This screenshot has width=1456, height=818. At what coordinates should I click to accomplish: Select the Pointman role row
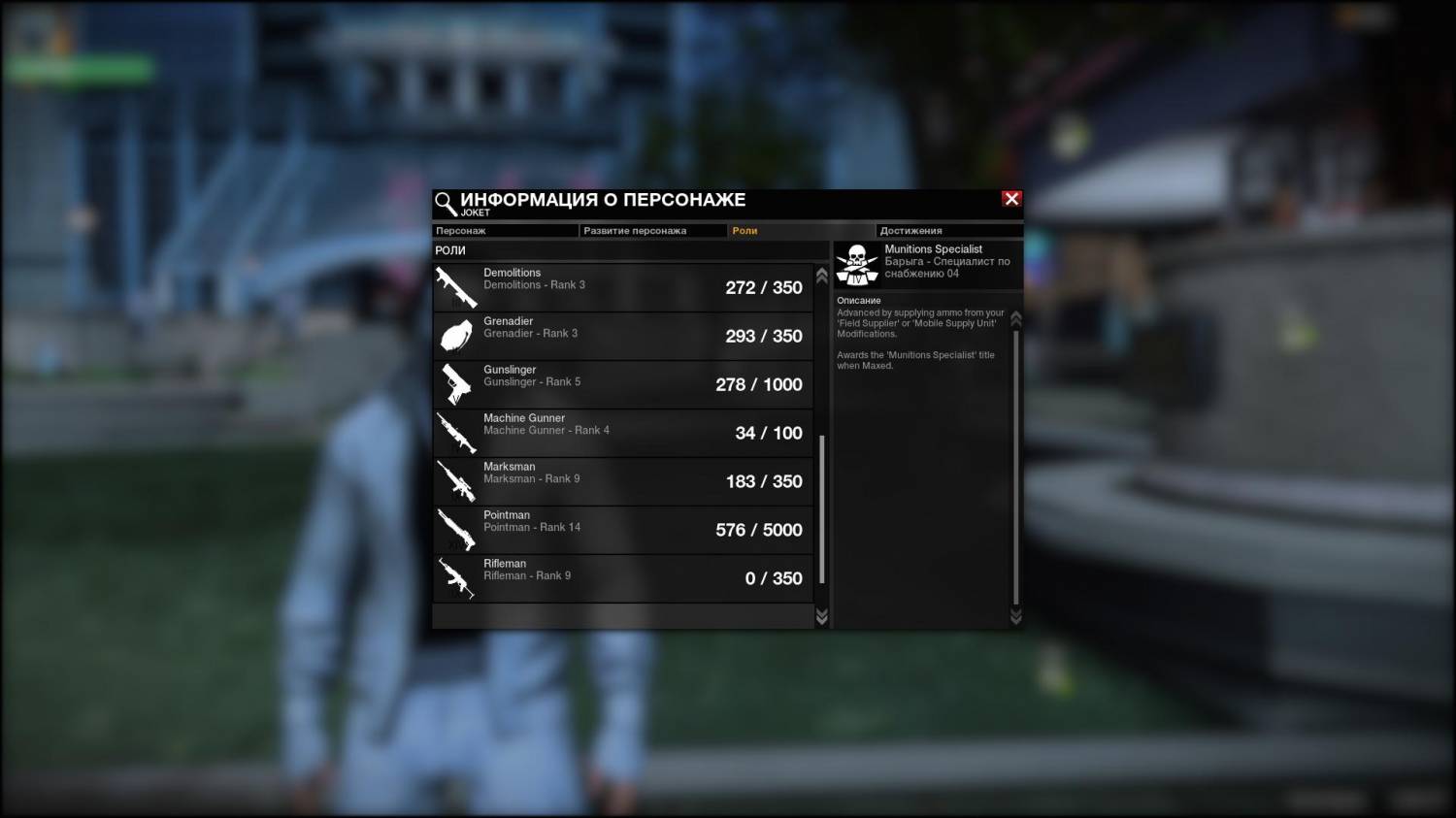[x=622, y=530]
